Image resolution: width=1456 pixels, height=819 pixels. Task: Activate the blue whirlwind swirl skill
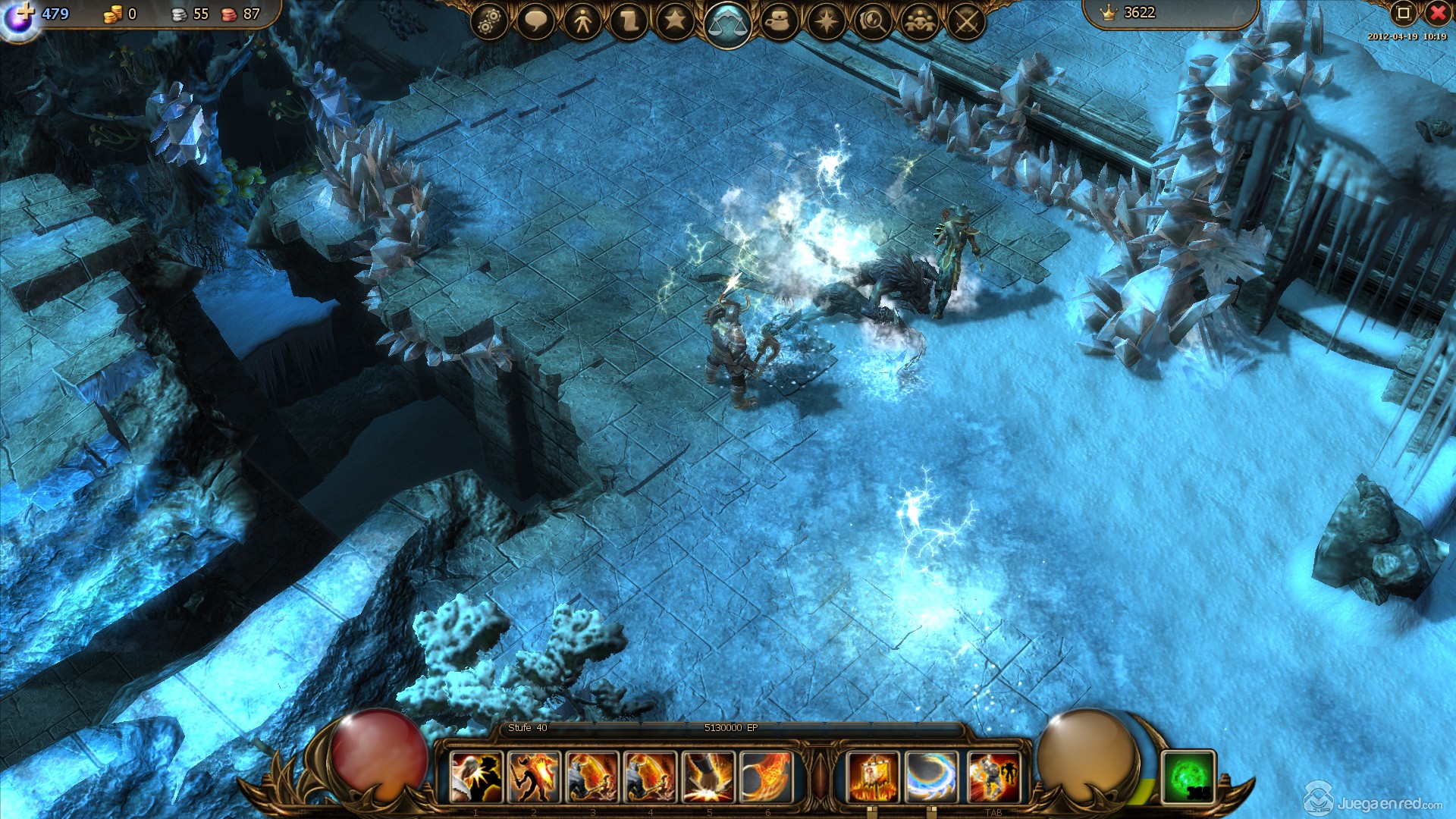click(x=932, y=777)
